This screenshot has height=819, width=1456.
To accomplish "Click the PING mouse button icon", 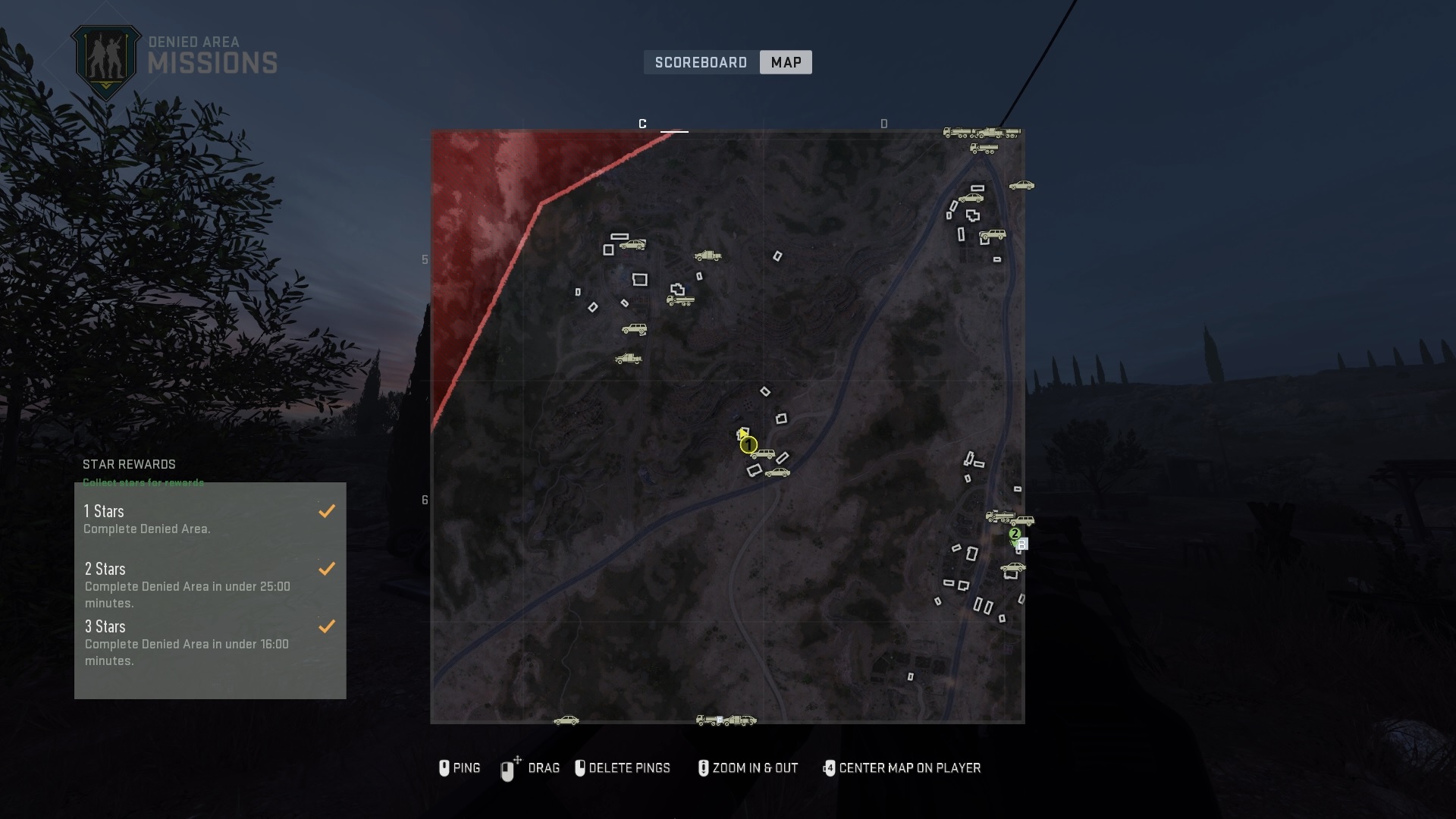I will click(446, 768).
